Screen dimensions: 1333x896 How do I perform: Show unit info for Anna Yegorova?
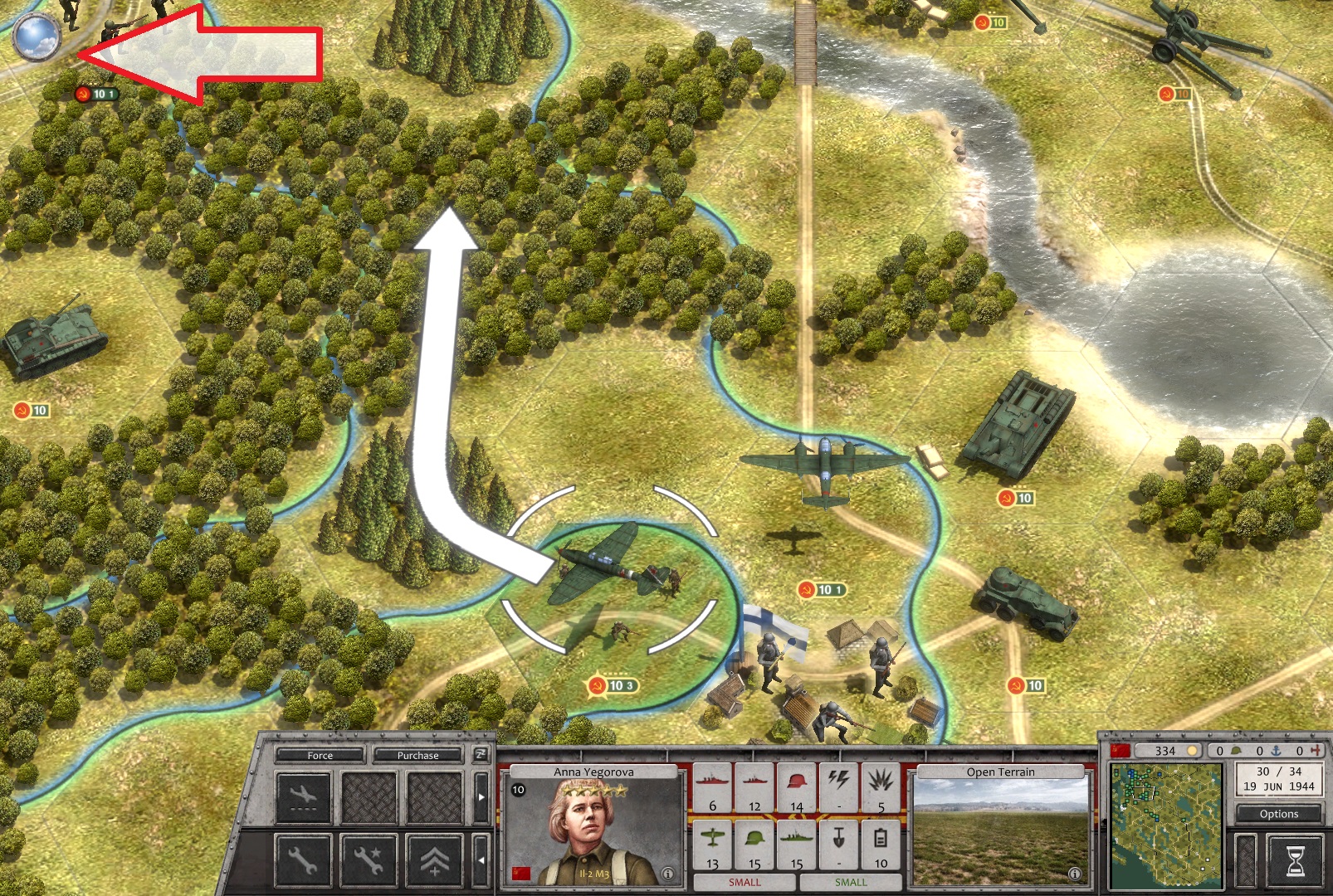(667, 874)
